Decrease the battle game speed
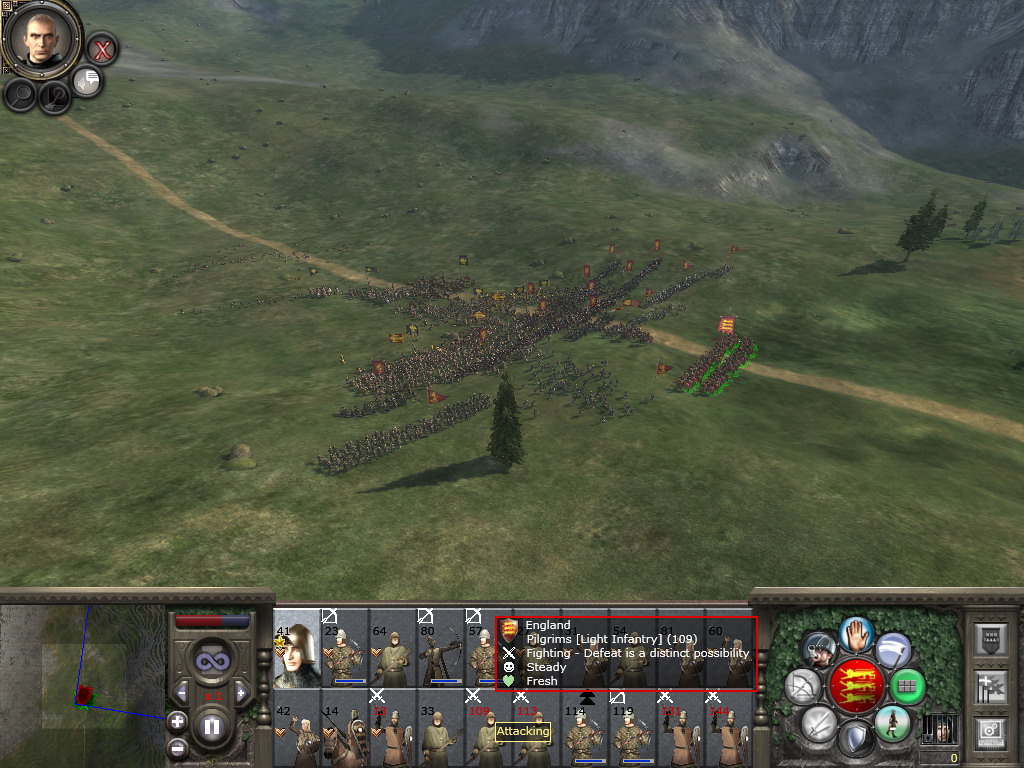Image resolution: width=1024 pixels, height=768 pixels. pos(182,692)
